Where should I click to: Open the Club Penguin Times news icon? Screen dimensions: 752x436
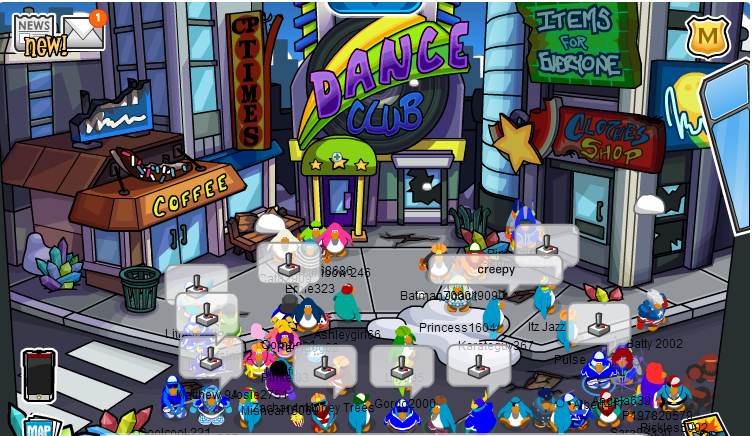[x=35, y=34]
